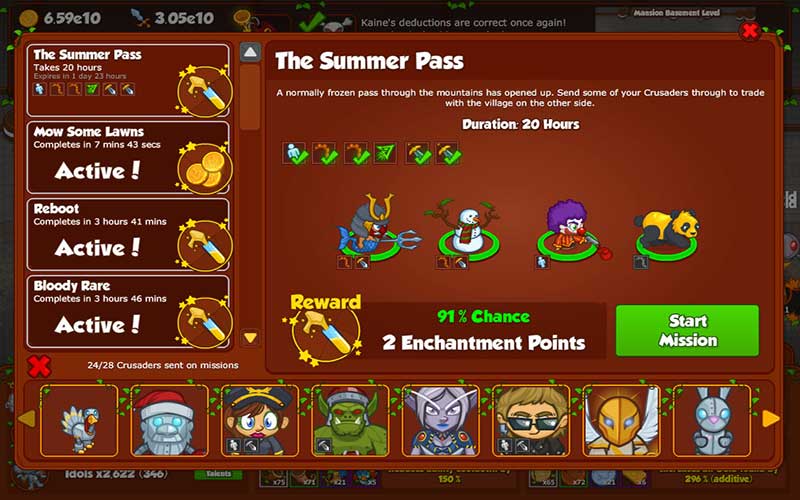The image size is (800, 500).
Task: Select the Bloody Rare mission entry
Action: (x=128, y=311)
